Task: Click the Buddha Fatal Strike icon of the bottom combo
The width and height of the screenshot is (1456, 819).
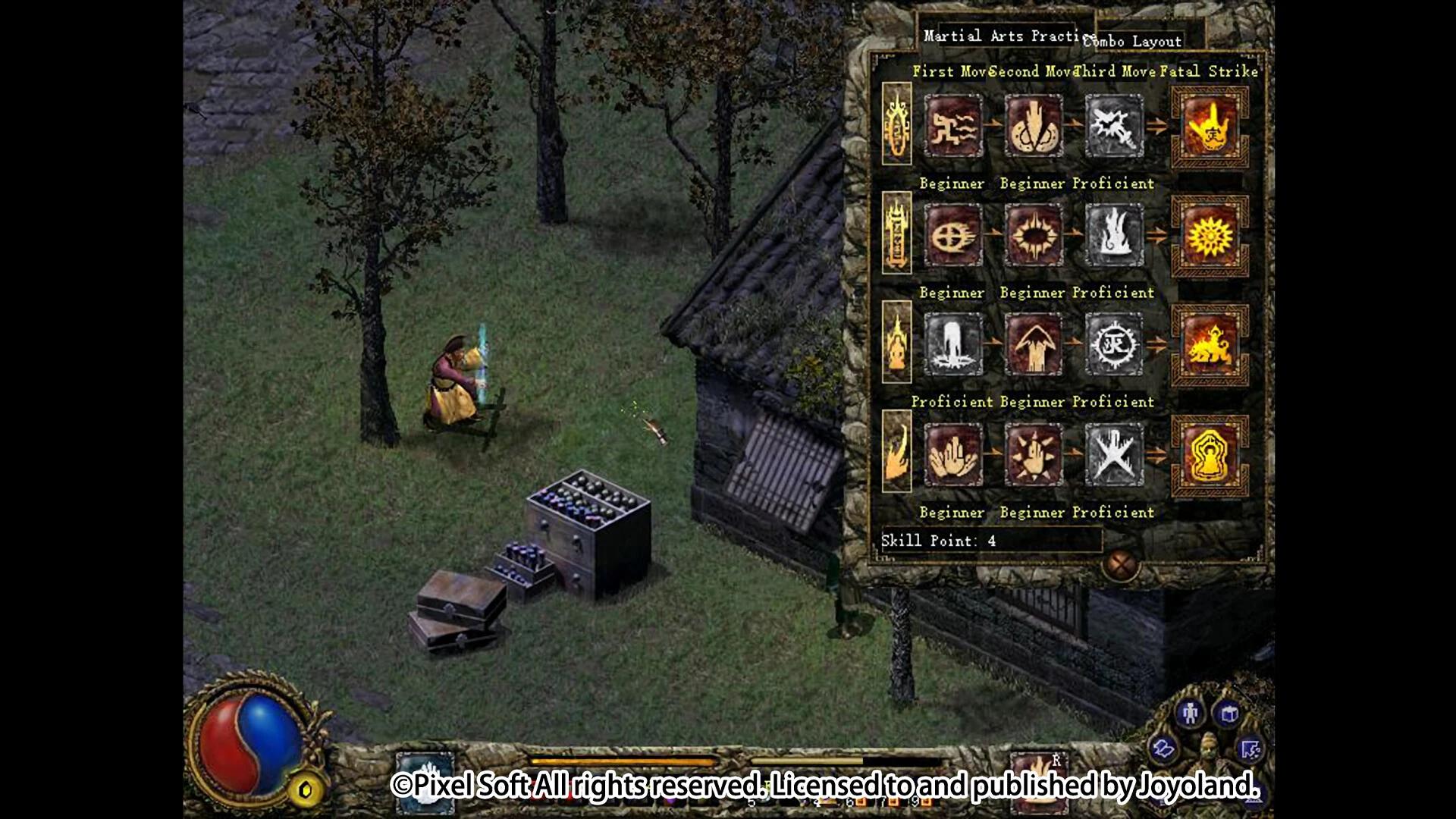Action: coord(1210,455)
